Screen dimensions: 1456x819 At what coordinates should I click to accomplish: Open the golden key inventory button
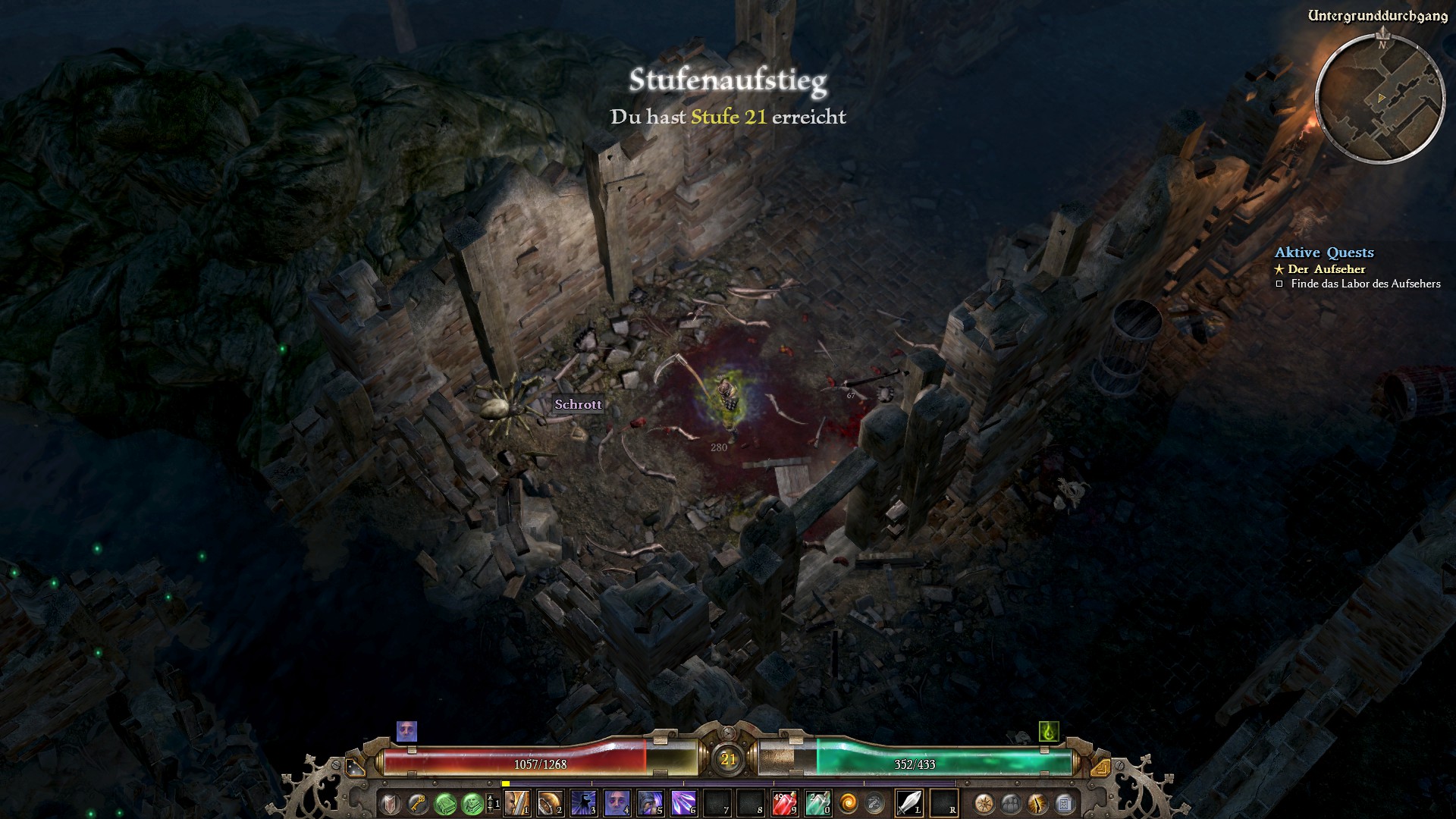(x=418, y=802)
